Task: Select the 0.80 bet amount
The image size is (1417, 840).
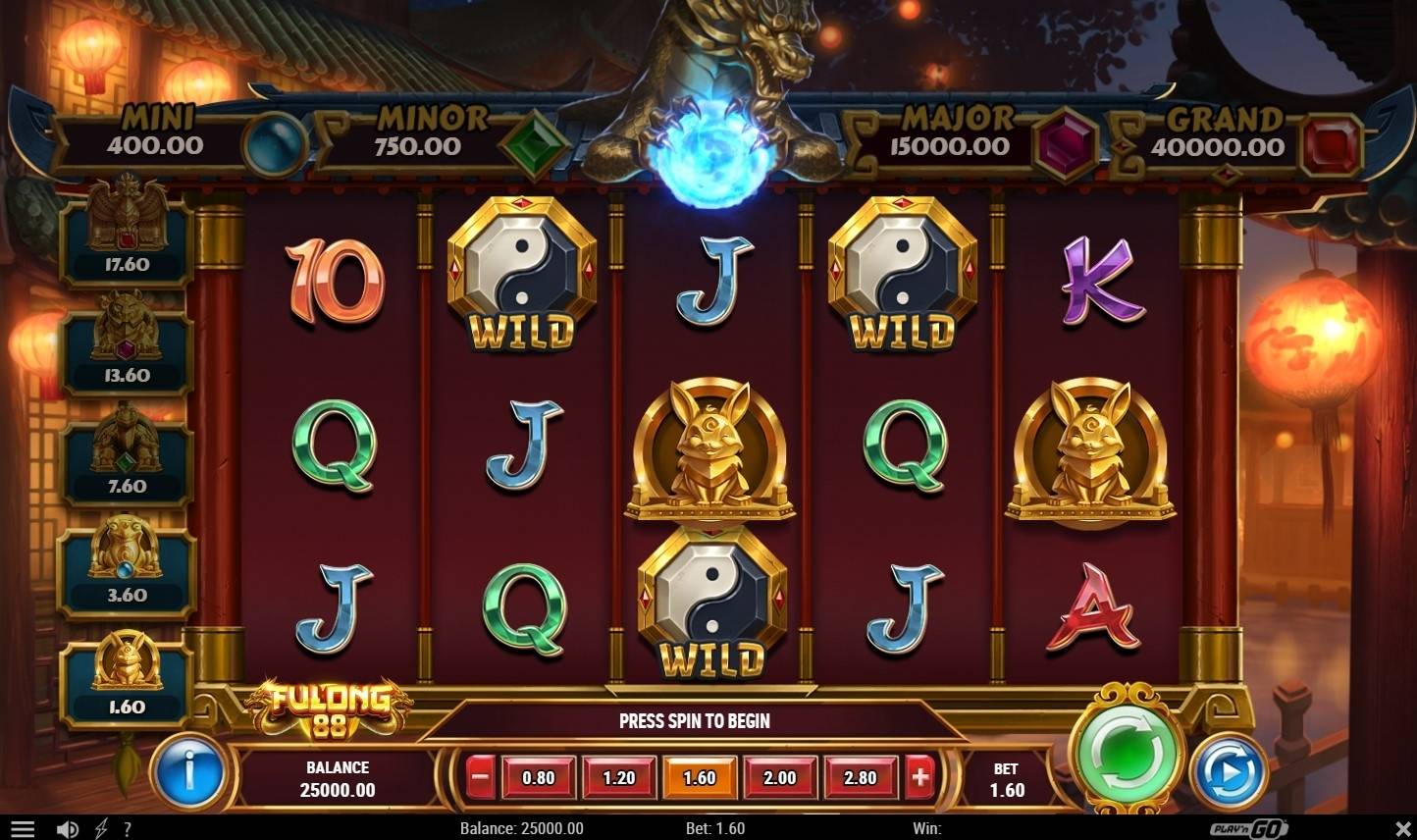Action: pos(538,778)
